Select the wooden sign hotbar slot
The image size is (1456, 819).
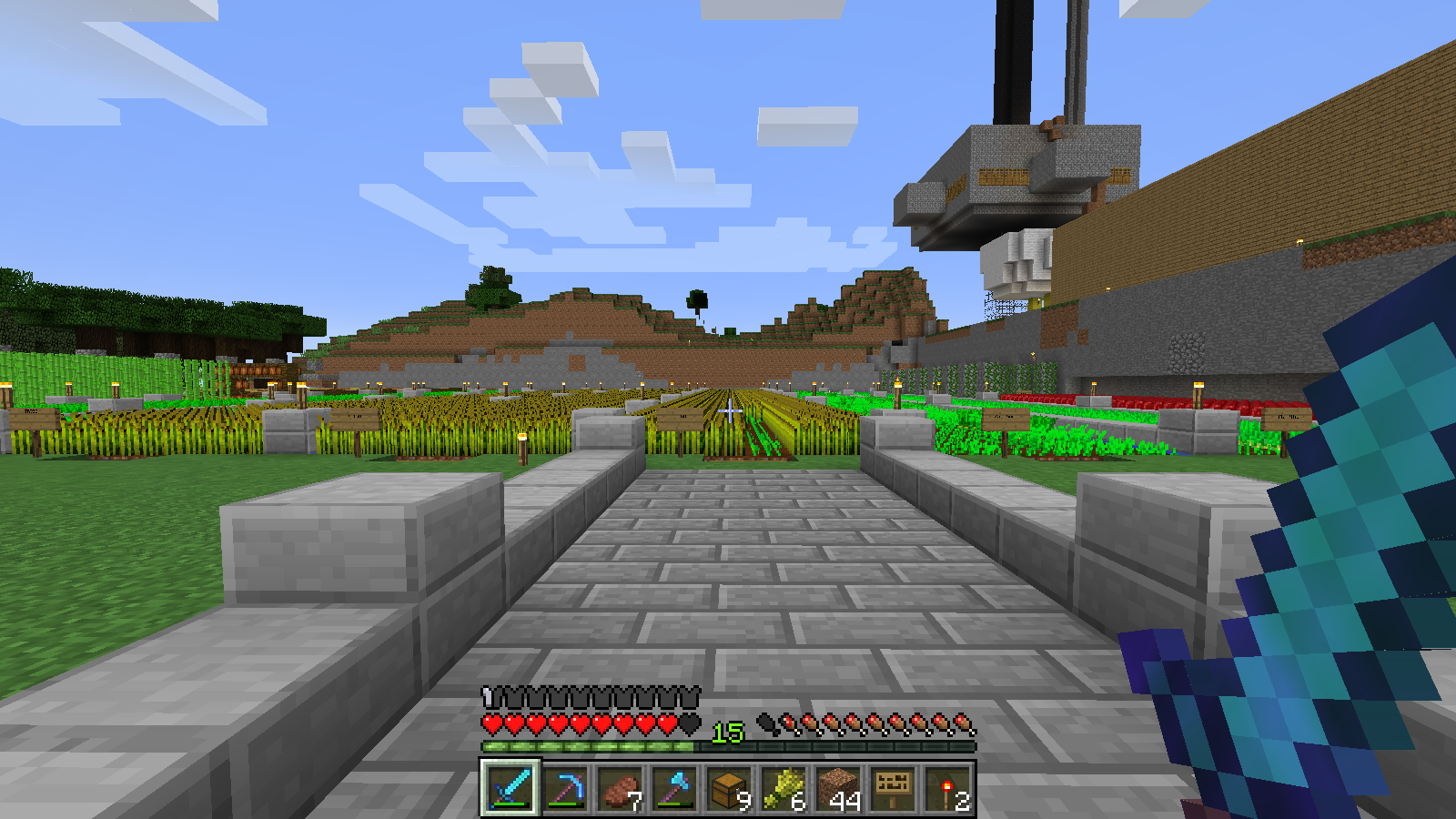(893, 788)
